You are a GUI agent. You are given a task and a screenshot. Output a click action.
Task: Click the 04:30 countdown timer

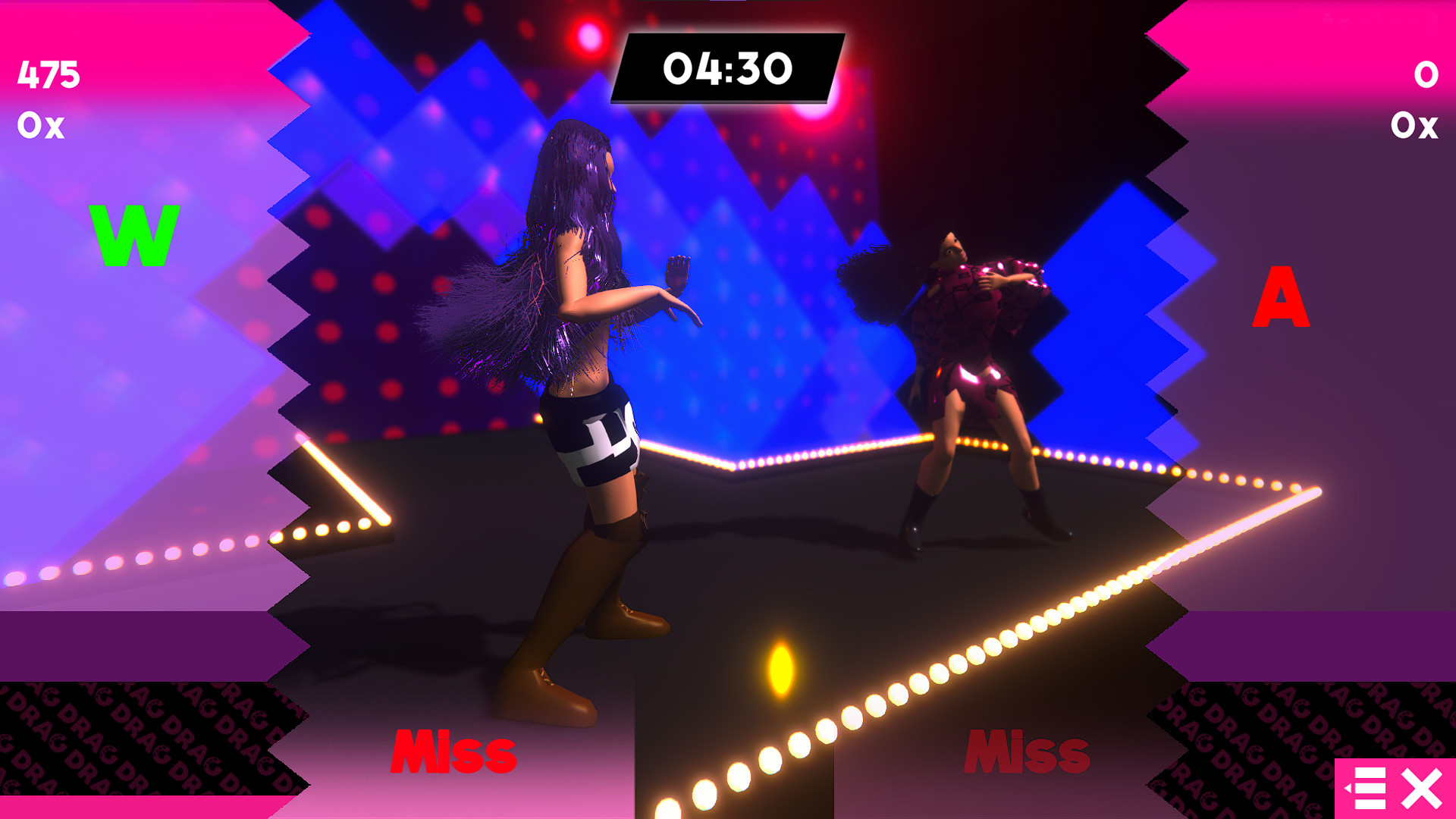point(726,68)
